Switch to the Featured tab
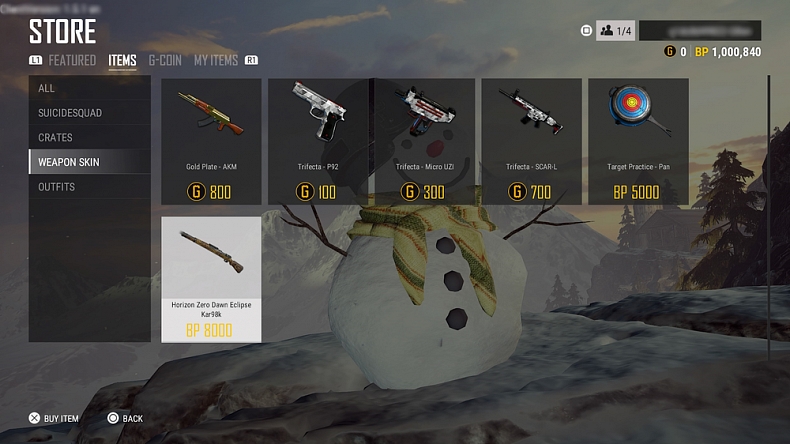 click(72, 61)
